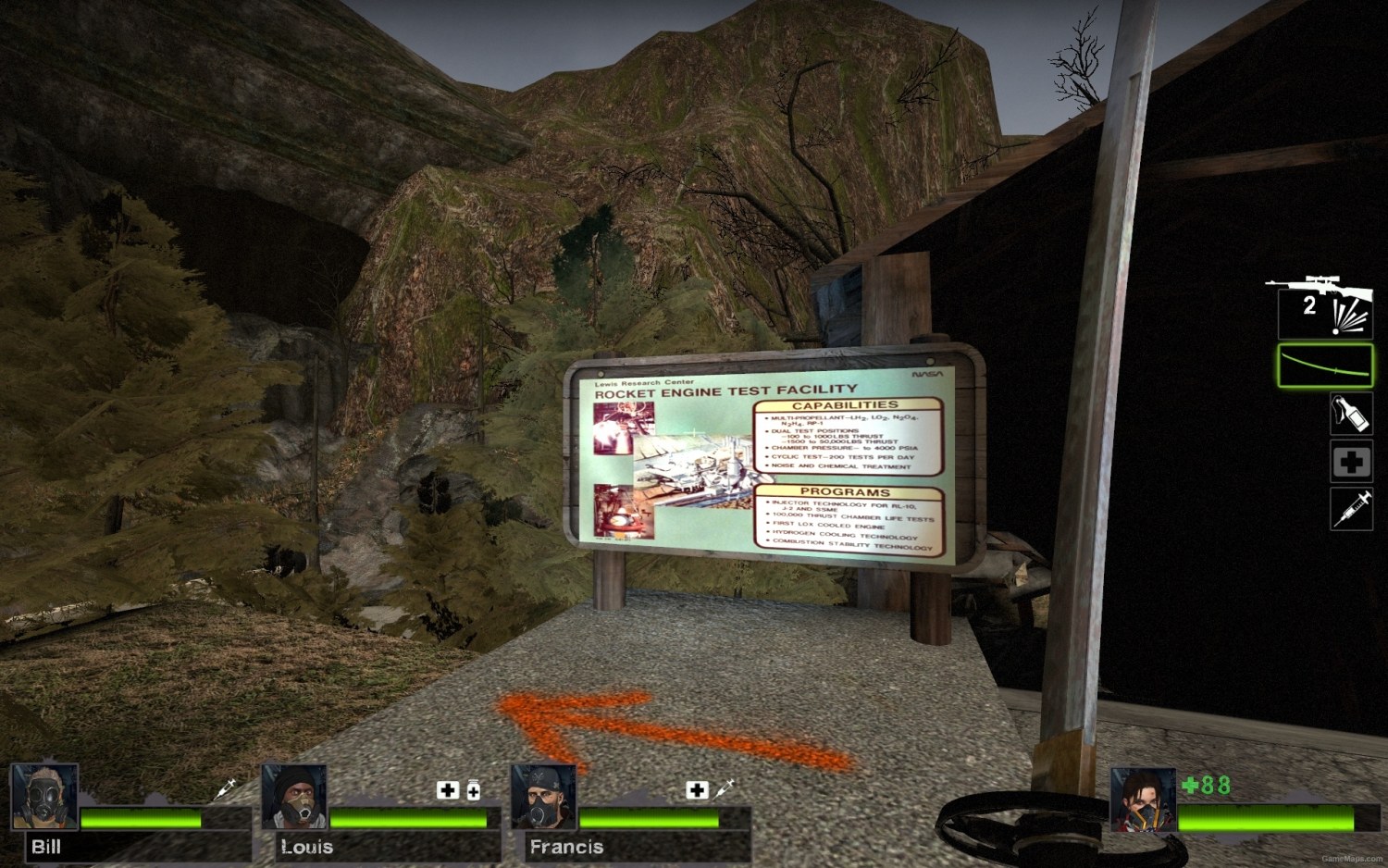Click Bill's syringe status icon
This screenshot has height=868, width=1388.
[225, 787]
